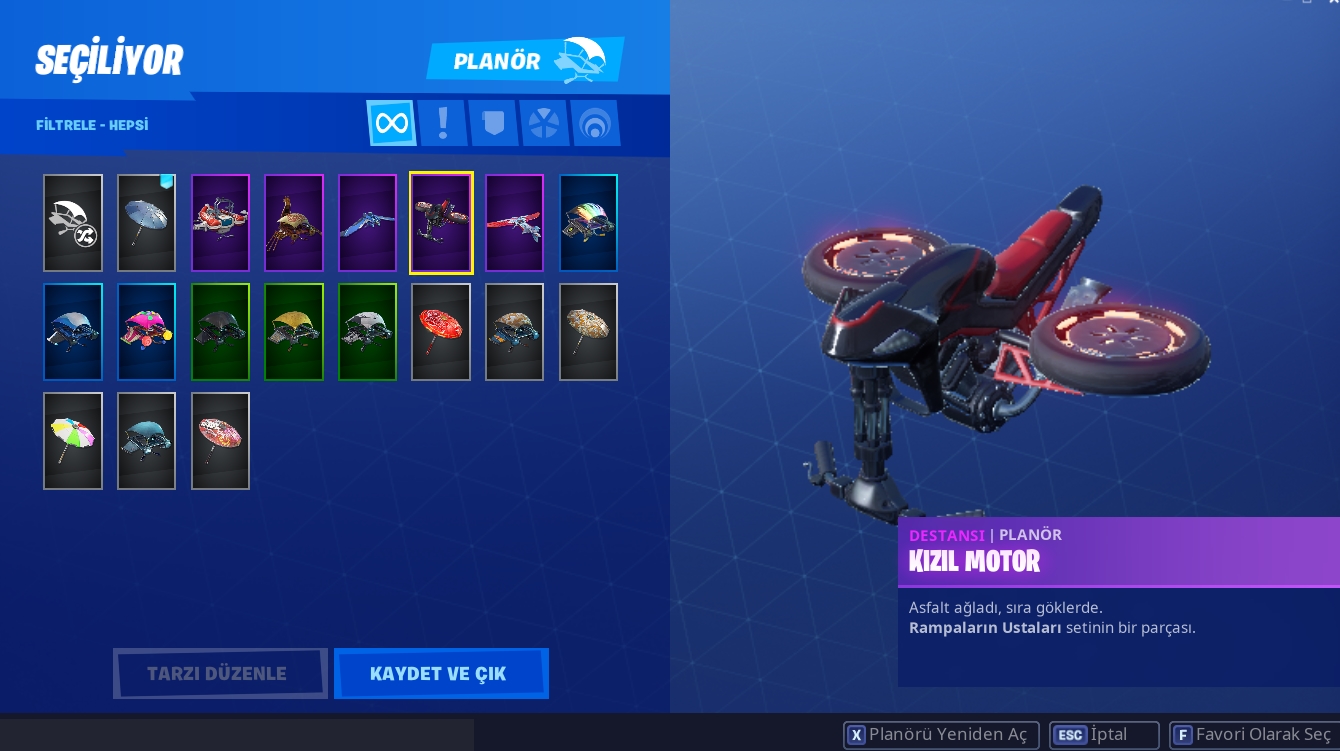Pick the yellow canopy glider

(x=294, y=332)
